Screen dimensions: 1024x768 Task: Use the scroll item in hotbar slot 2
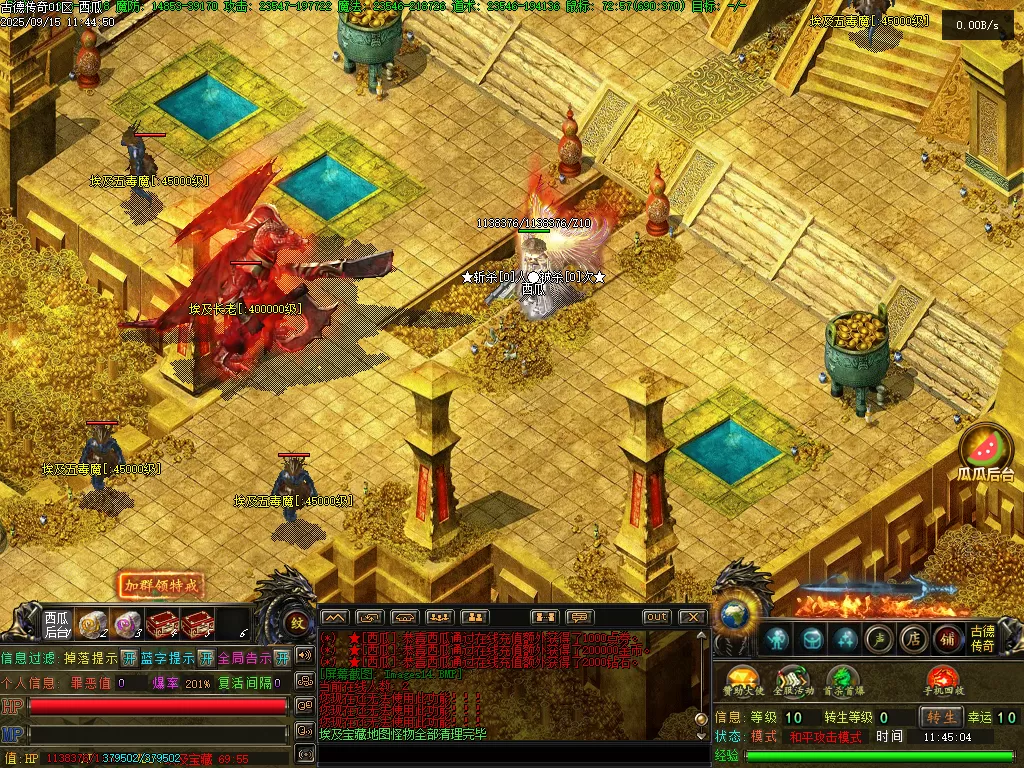point(94,624)
